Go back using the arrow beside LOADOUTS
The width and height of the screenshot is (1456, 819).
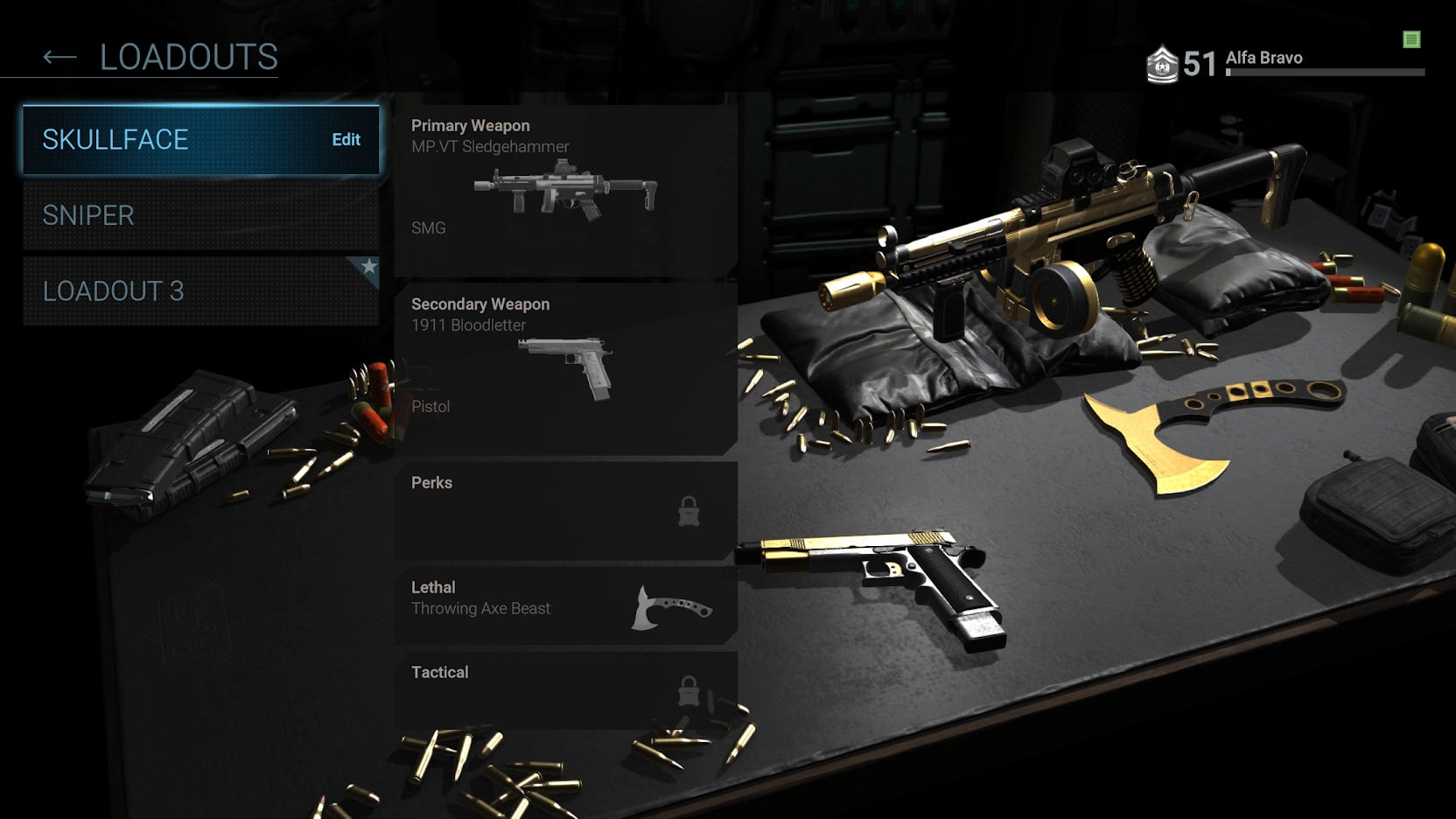pos(59,58)
